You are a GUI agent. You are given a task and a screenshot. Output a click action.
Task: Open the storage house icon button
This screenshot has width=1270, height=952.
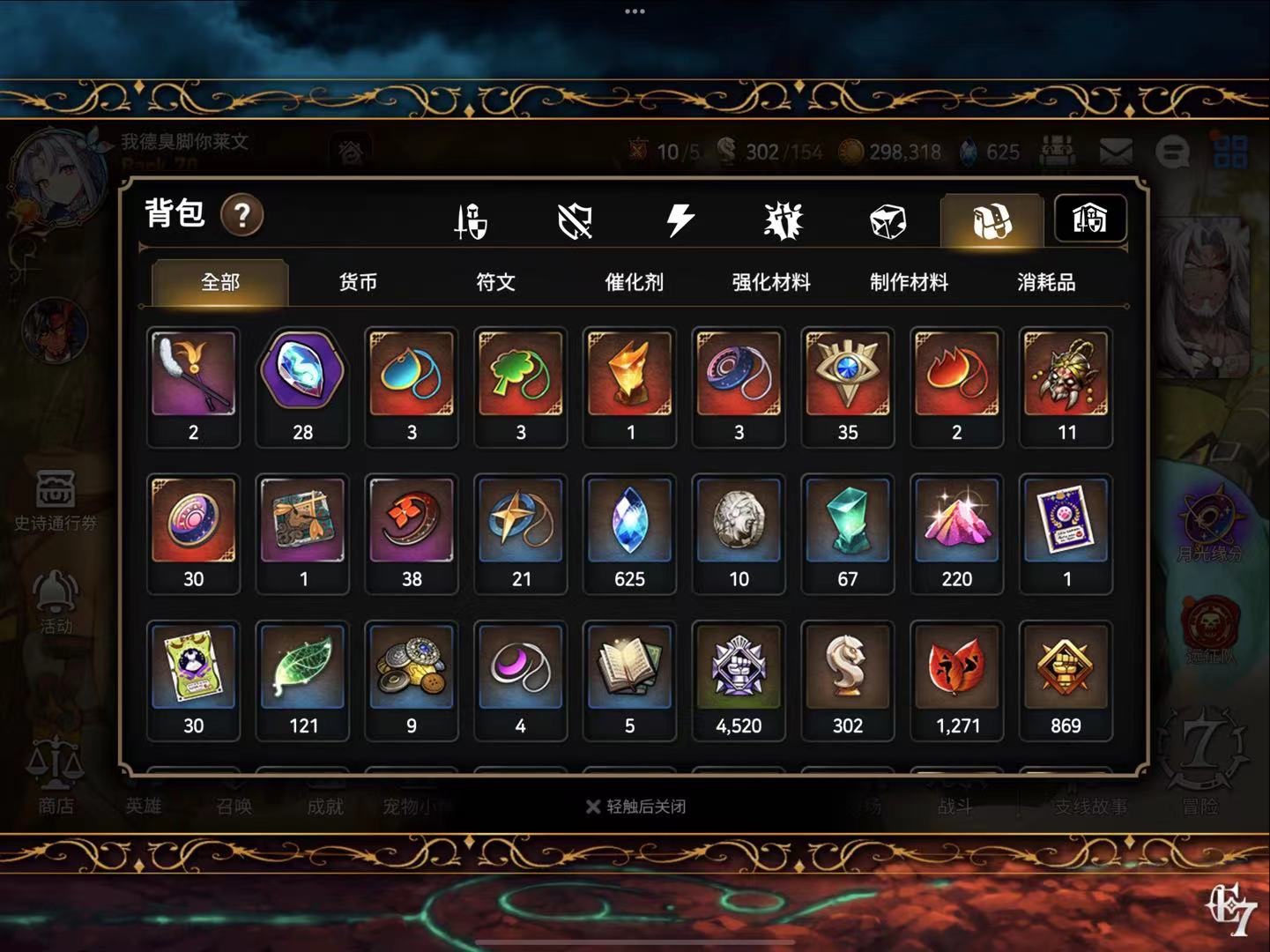click(1089, 219)
